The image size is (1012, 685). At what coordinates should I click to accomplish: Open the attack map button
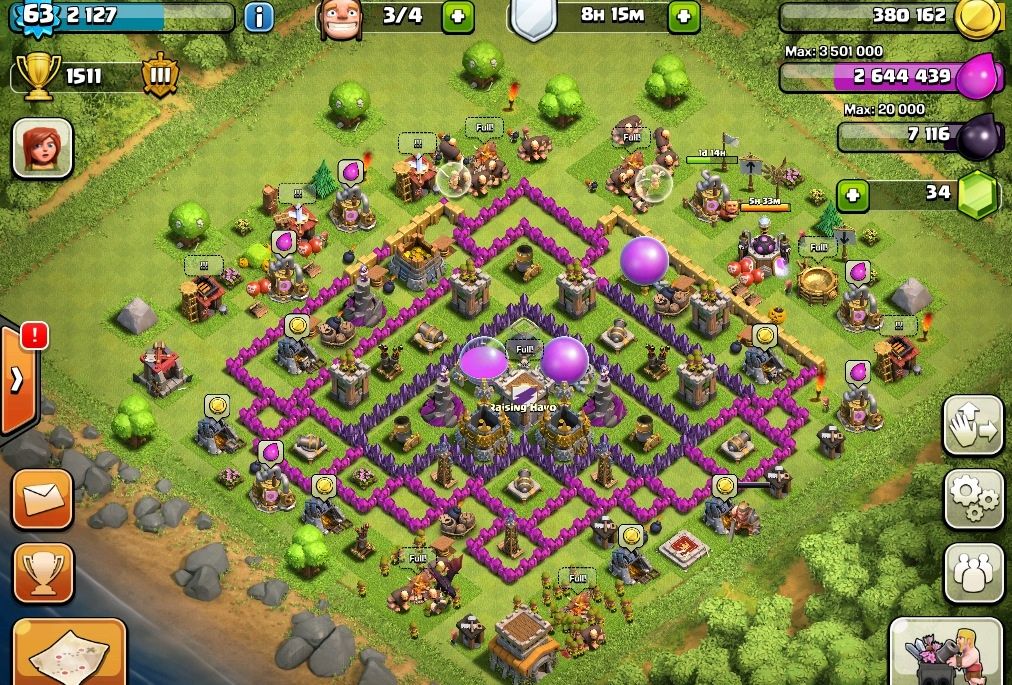(68, 652)
